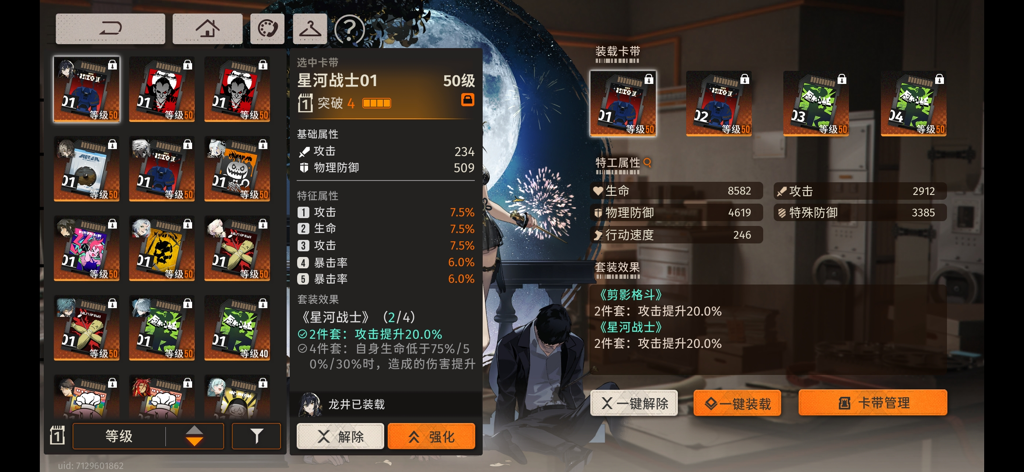Select the equipped cassette in slot 04
Viewport: 1024px width, 472px height.
(x=913, y=103)
